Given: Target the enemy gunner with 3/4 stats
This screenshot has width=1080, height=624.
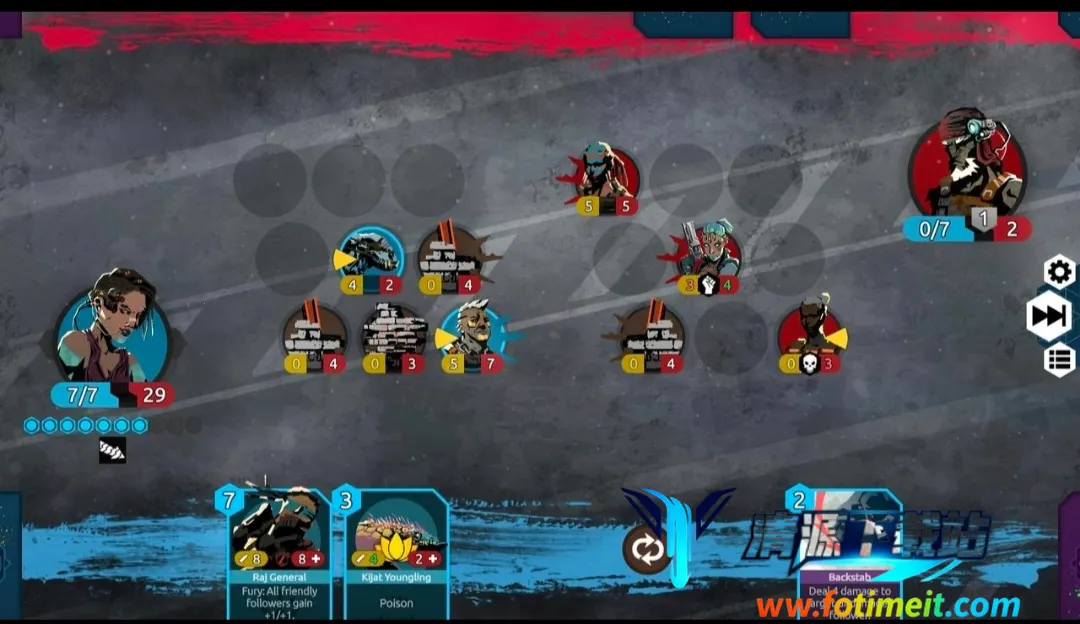Looking at the screenshot, I should click(x=709, y=253).
